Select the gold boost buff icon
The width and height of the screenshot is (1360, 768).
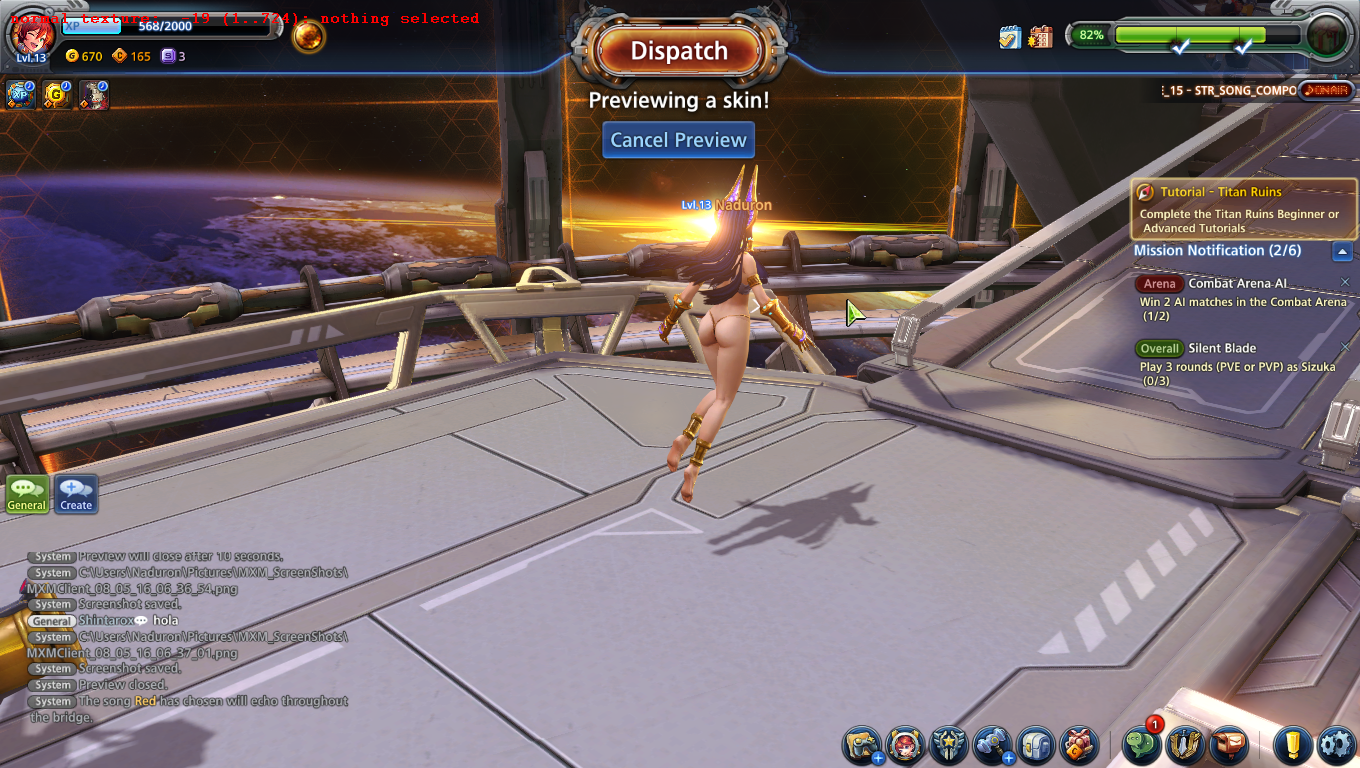click(x=57, y=95)
